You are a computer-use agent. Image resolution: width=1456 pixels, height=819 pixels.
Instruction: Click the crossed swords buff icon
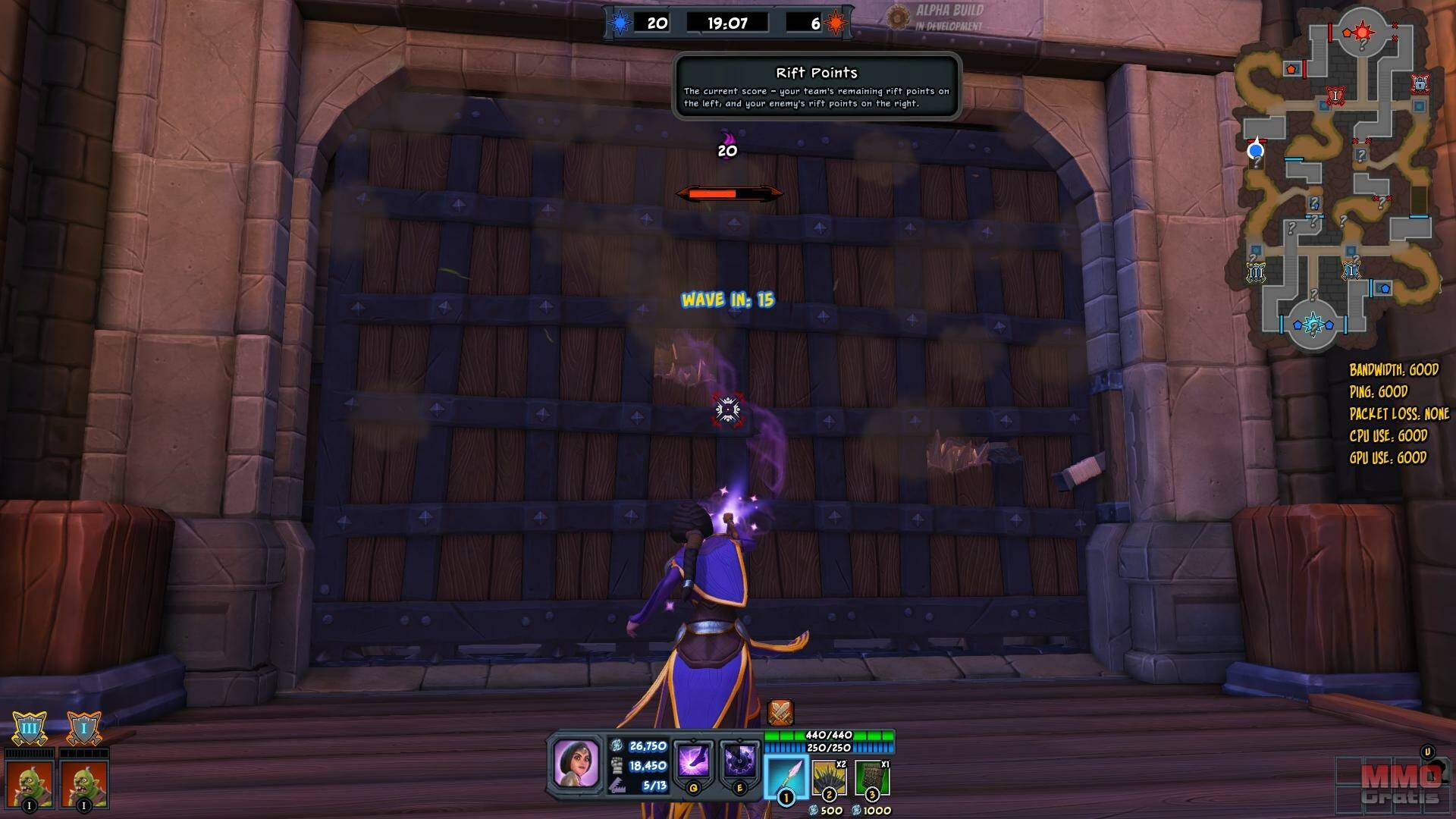tap(780, 713)
